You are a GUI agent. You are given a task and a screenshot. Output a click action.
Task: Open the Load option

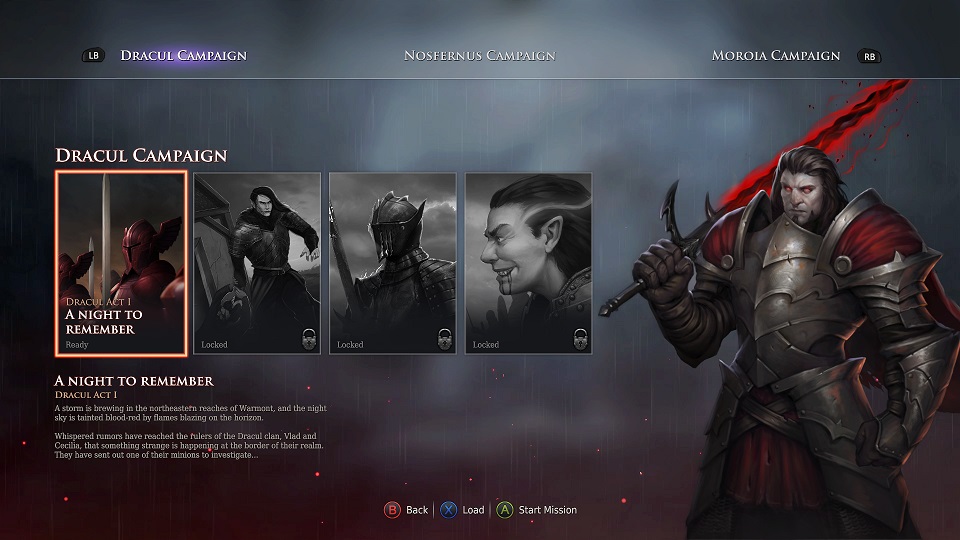(464, 510)
